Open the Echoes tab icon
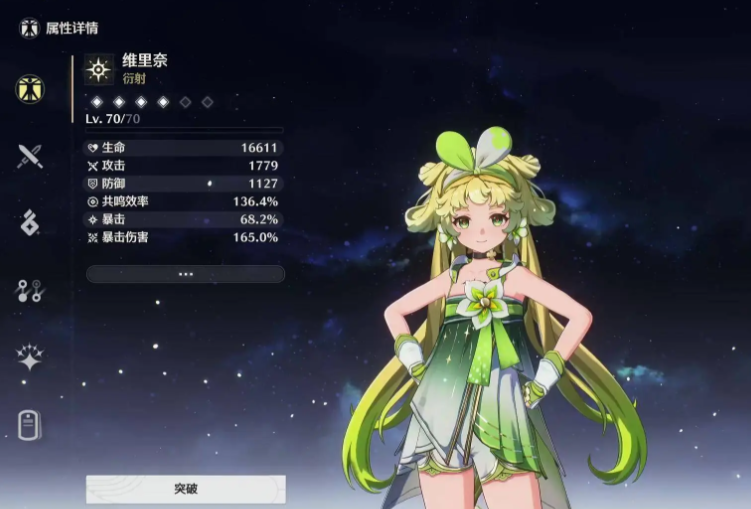The image size is (751, 509). 30,222
